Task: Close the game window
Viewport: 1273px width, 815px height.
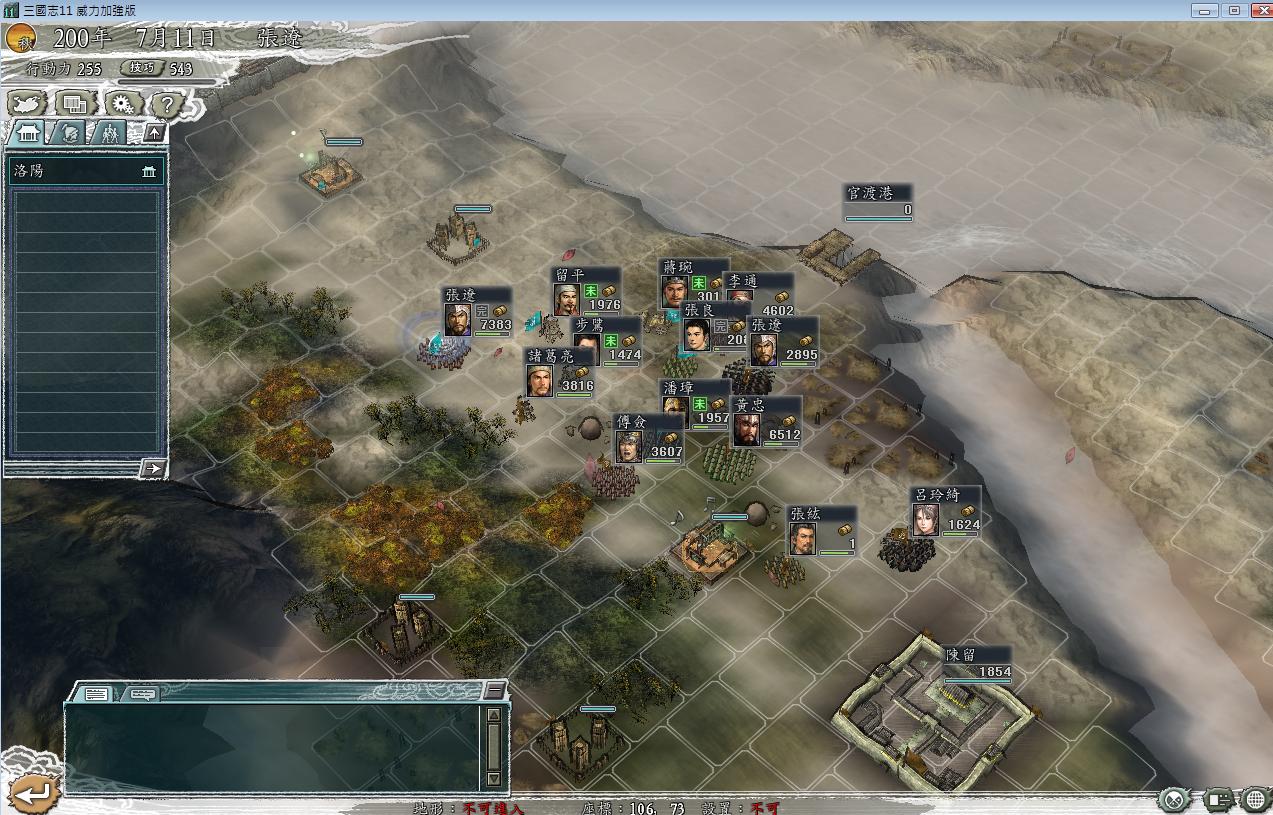Action: (x=1258, y=10)
